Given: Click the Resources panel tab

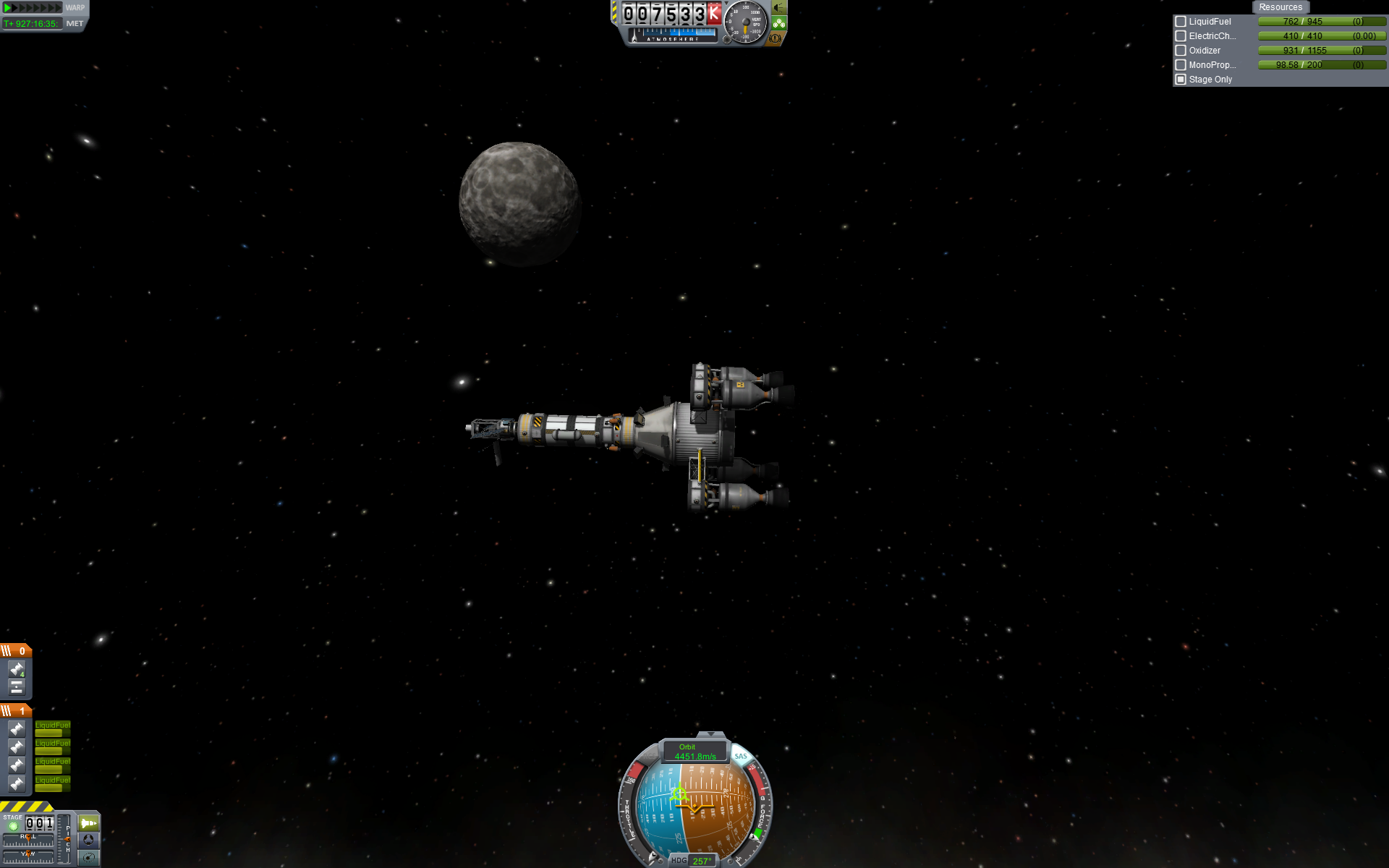Looking at the screenshot, I should (x=1280, y=7).
